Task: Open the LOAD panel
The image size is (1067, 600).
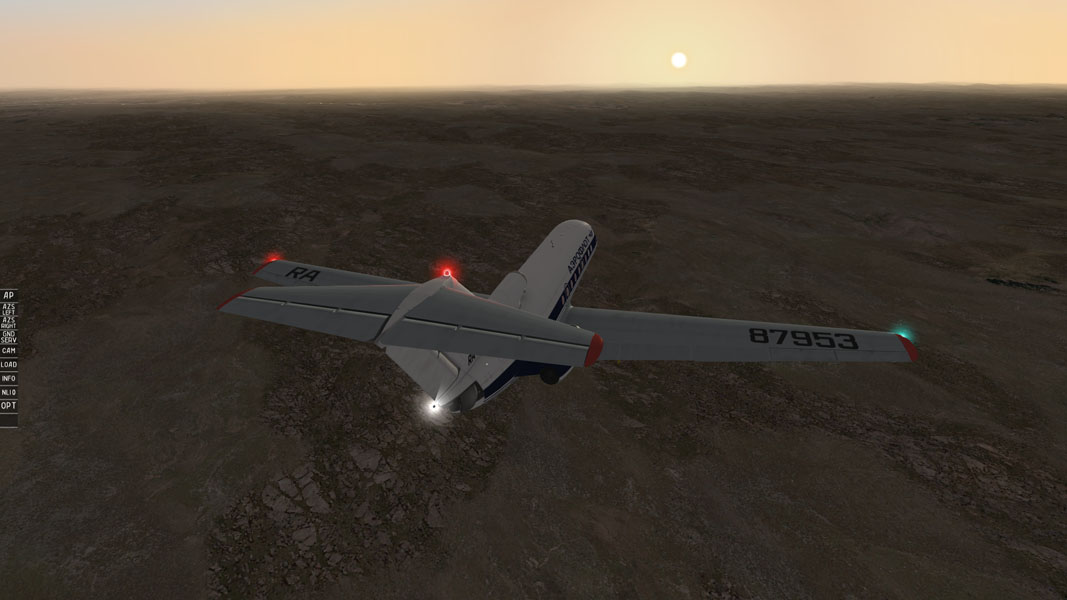Action: [x=8, y=365]
